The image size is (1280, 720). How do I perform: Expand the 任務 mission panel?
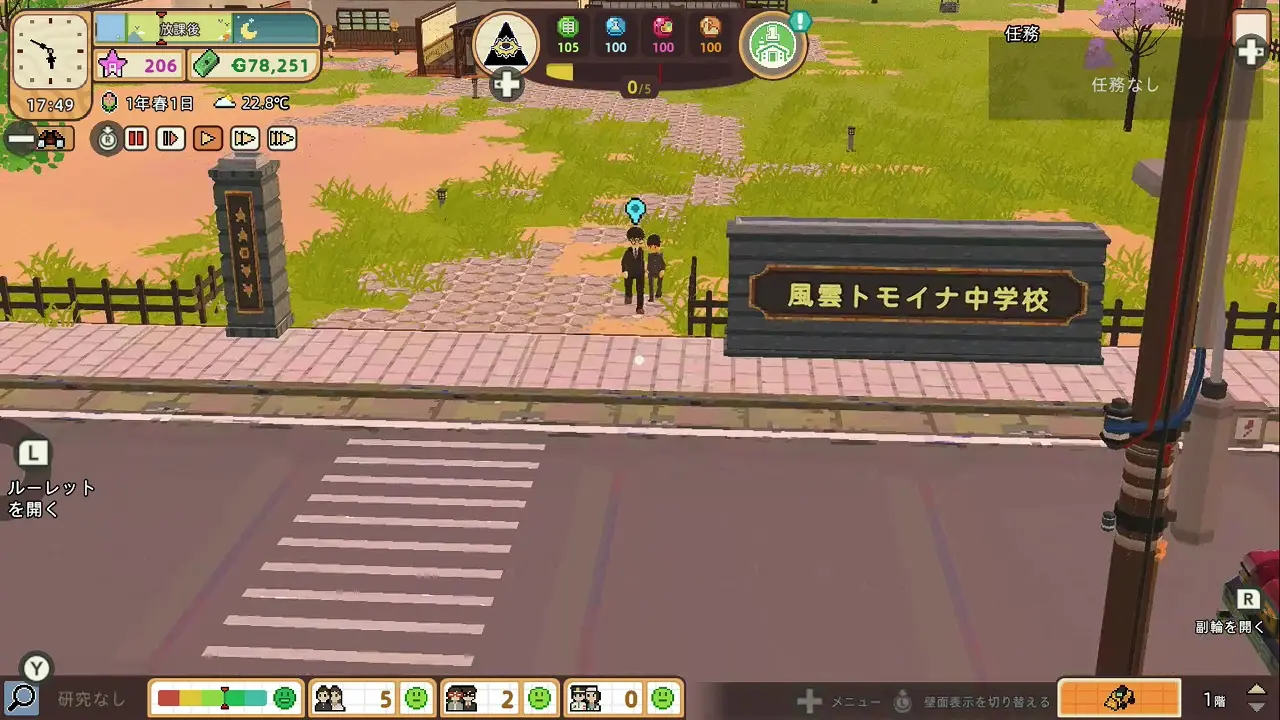pyautogui.click(x=1251, y=51)
